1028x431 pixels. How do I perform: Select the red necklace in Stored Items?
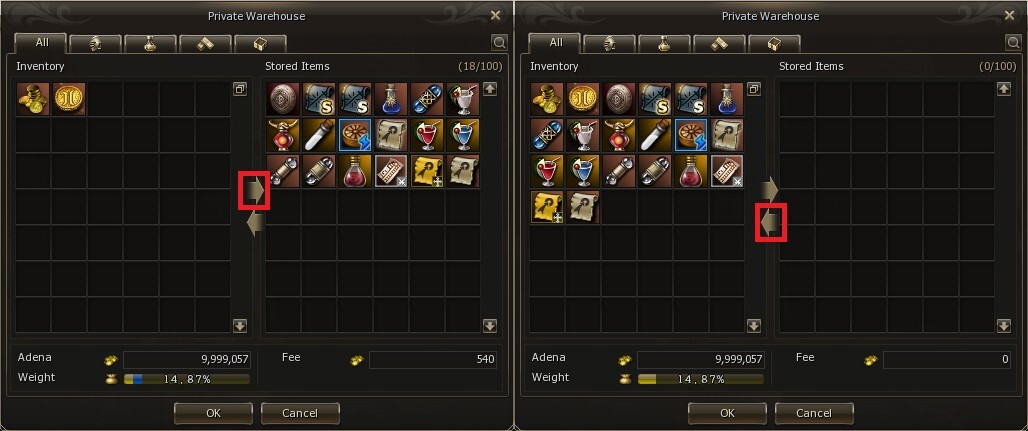point(284,136)
